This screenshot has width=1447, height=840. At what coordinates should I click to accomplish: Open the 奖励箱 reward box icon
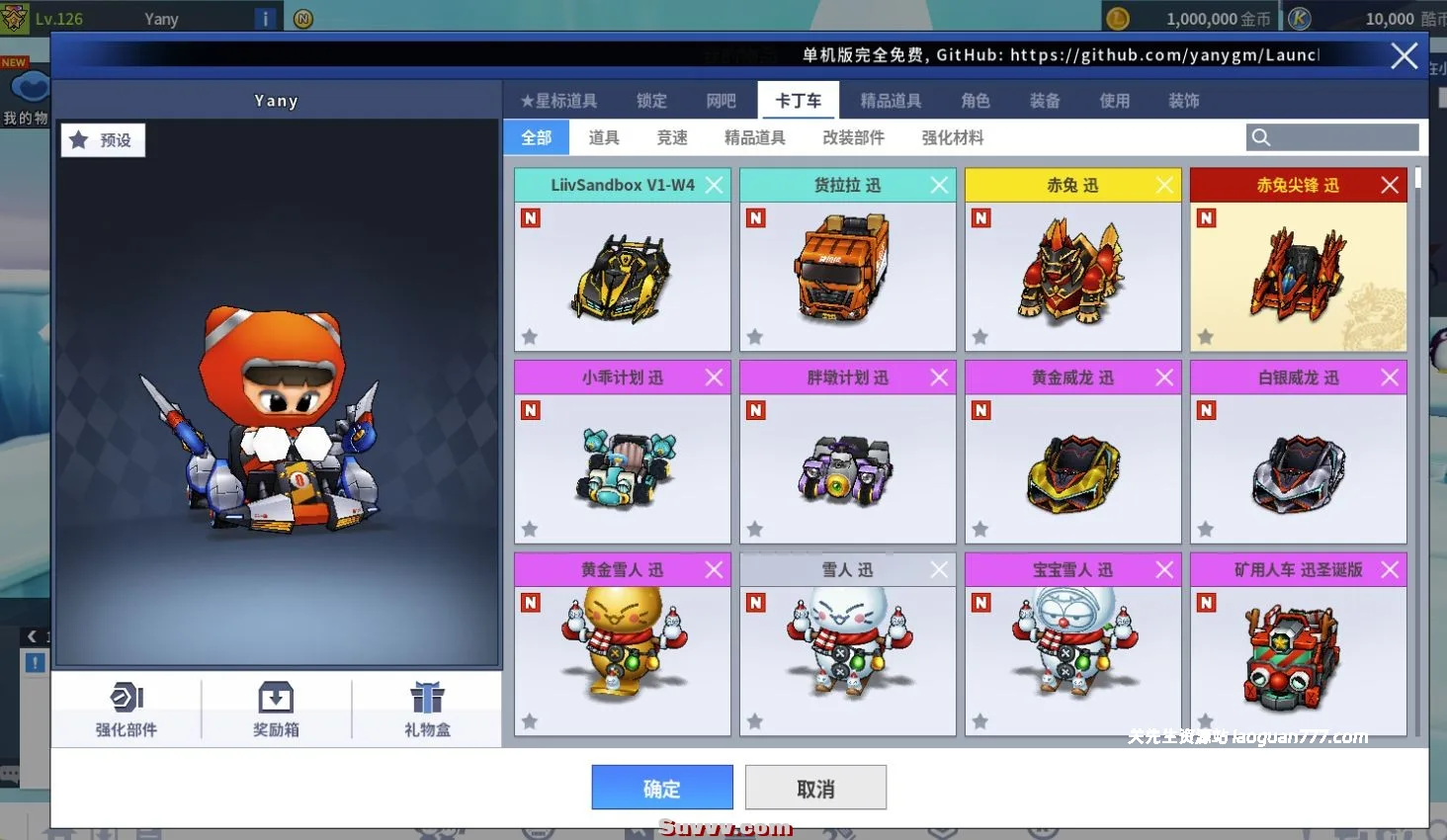click(276, 708)
